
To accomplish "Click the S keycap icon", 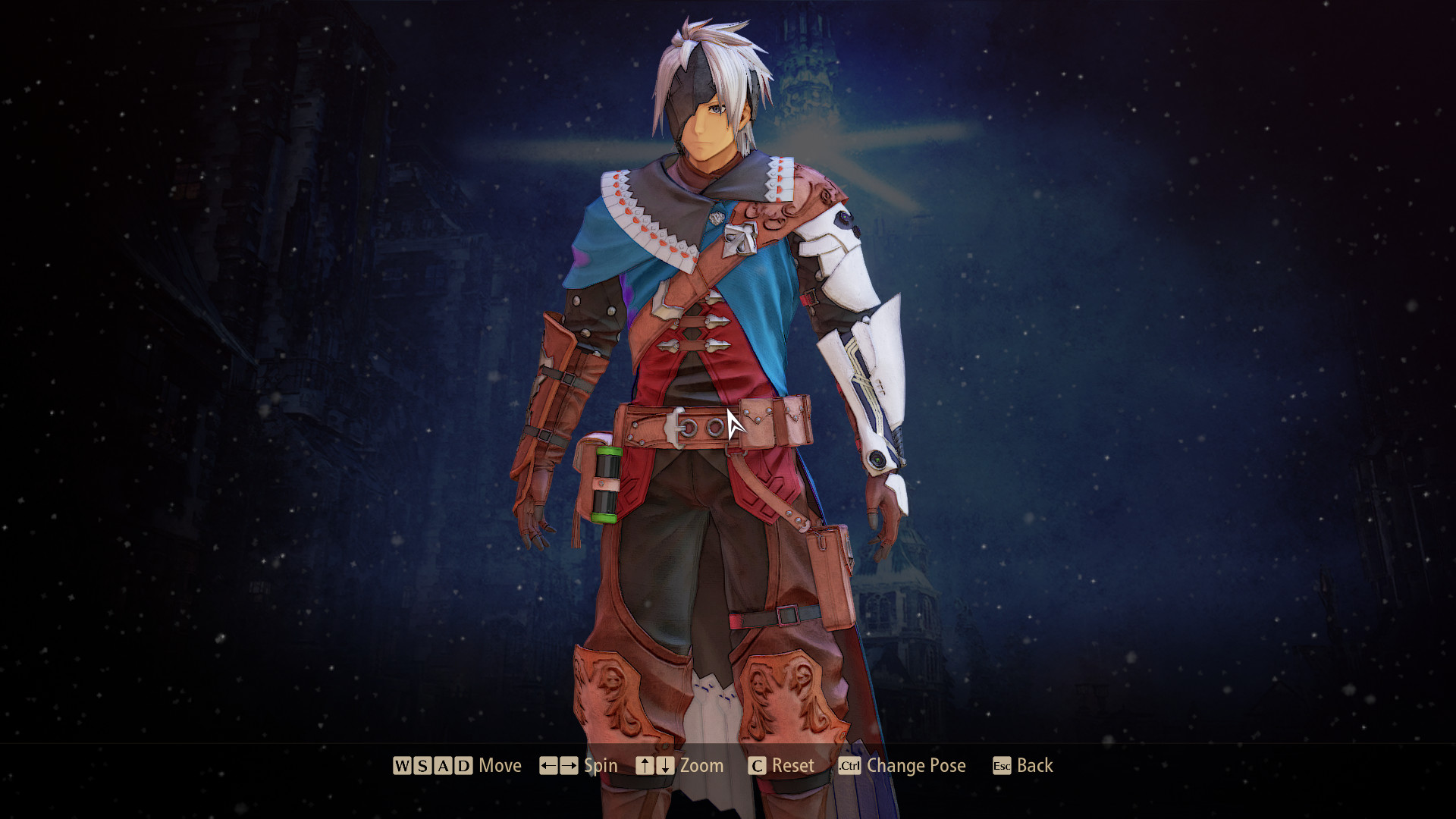I will point(422,766).
